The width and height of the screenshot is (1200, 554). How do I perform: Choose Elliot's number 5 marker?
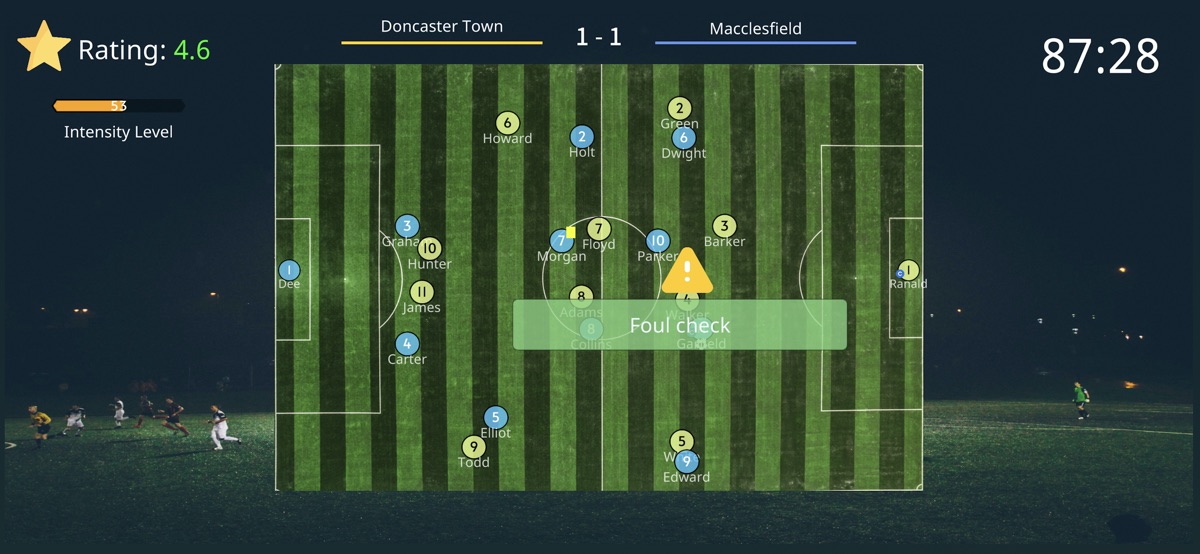pyautogui.click(x=495, y=417)
